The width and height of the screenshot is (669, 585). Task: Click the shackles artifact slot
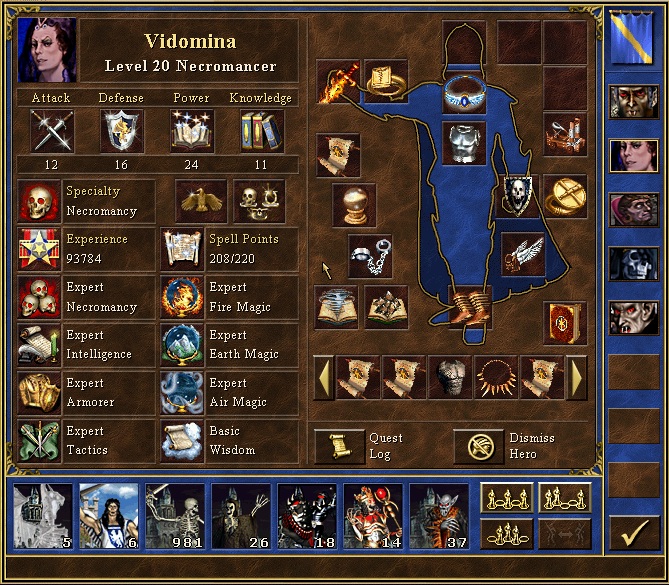(369, 255)
